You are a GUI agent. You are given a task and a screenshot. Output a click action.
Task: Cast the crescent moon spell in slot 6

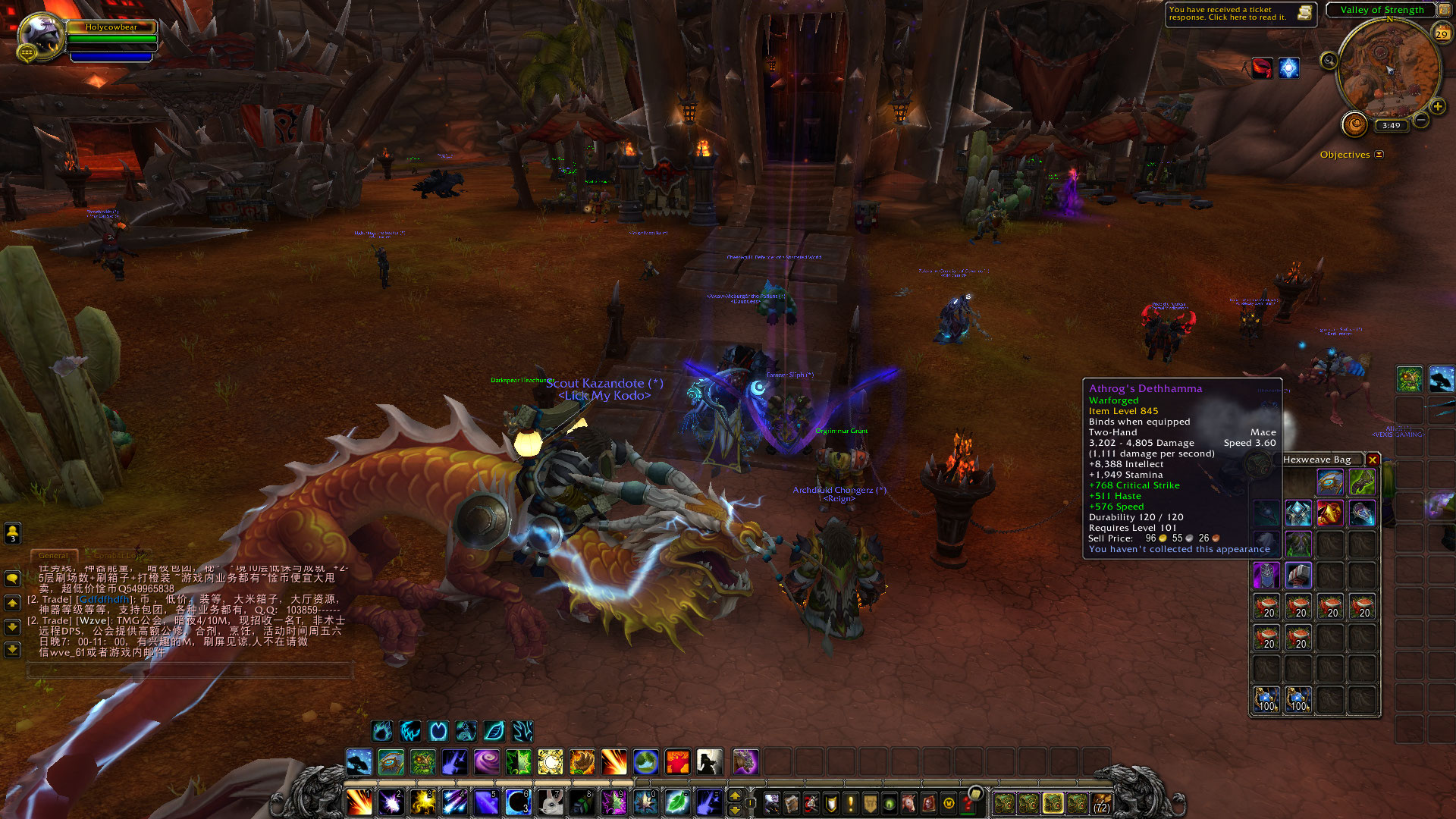coord(518,802)
